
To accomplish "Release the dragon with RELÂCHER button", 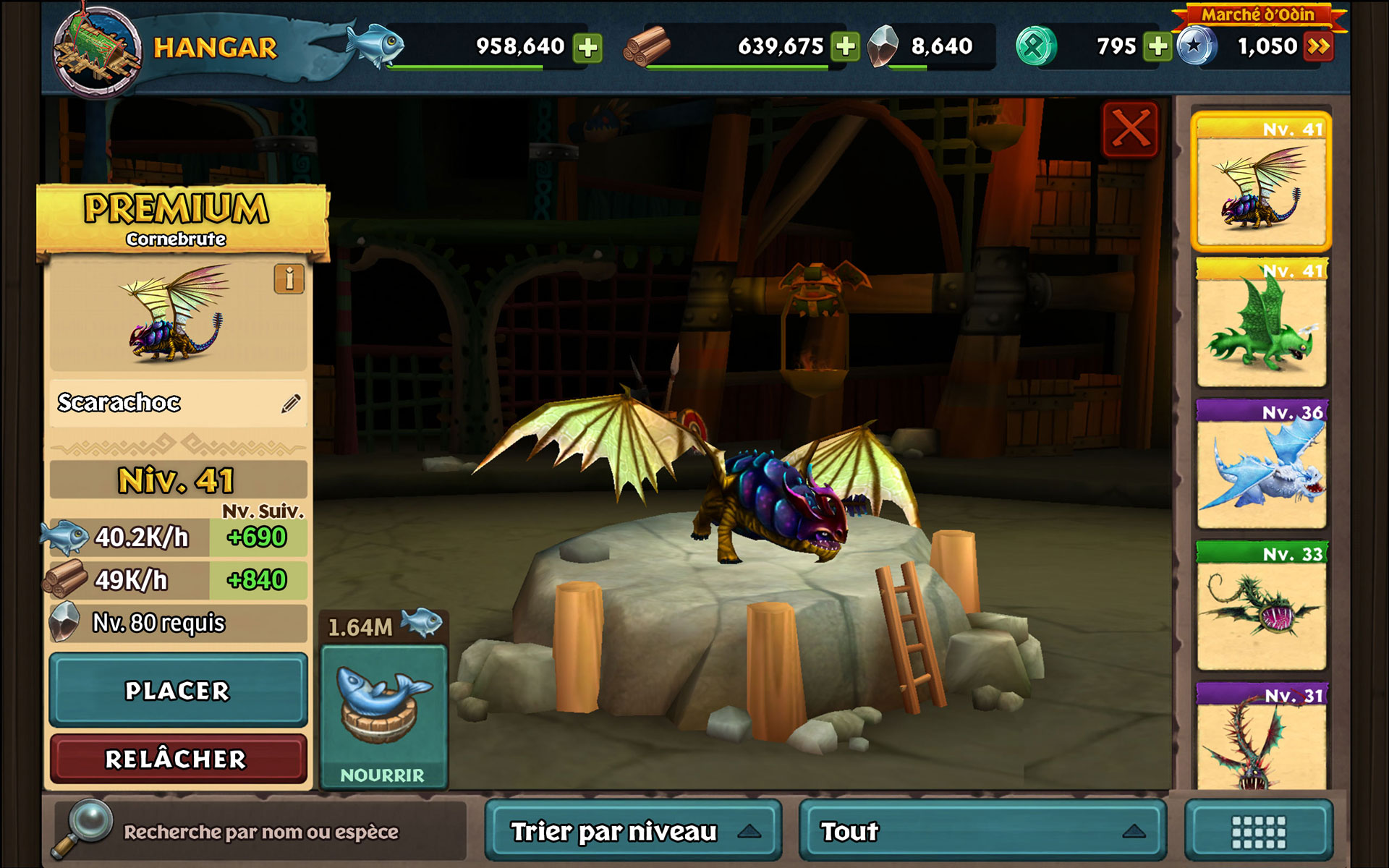I will pyautogui.click(x=178, y=759).
